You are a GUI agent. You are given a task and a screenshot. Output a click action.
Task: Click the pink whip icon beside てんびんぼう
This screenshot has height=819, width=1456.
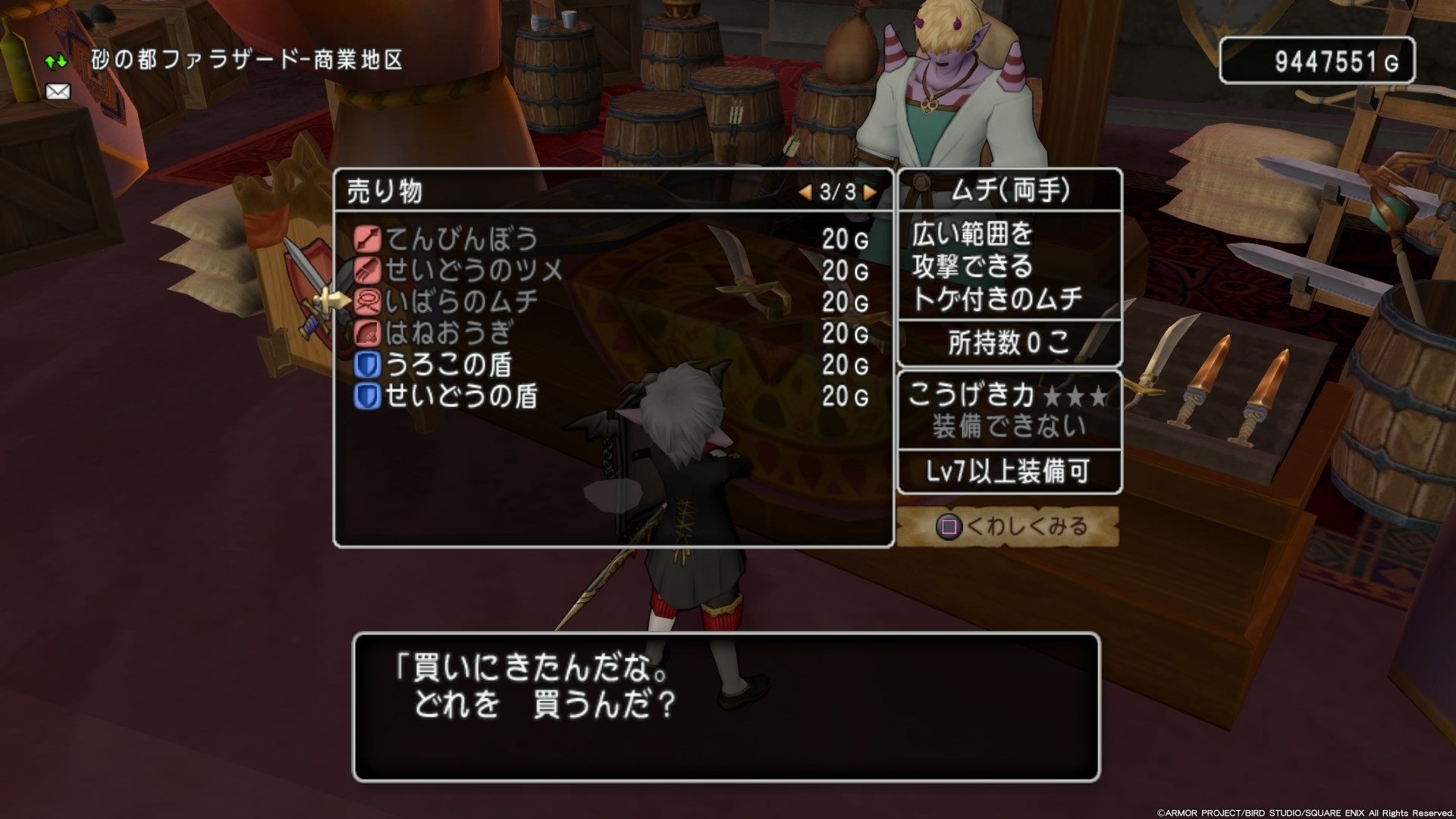[x=368, y=240]
